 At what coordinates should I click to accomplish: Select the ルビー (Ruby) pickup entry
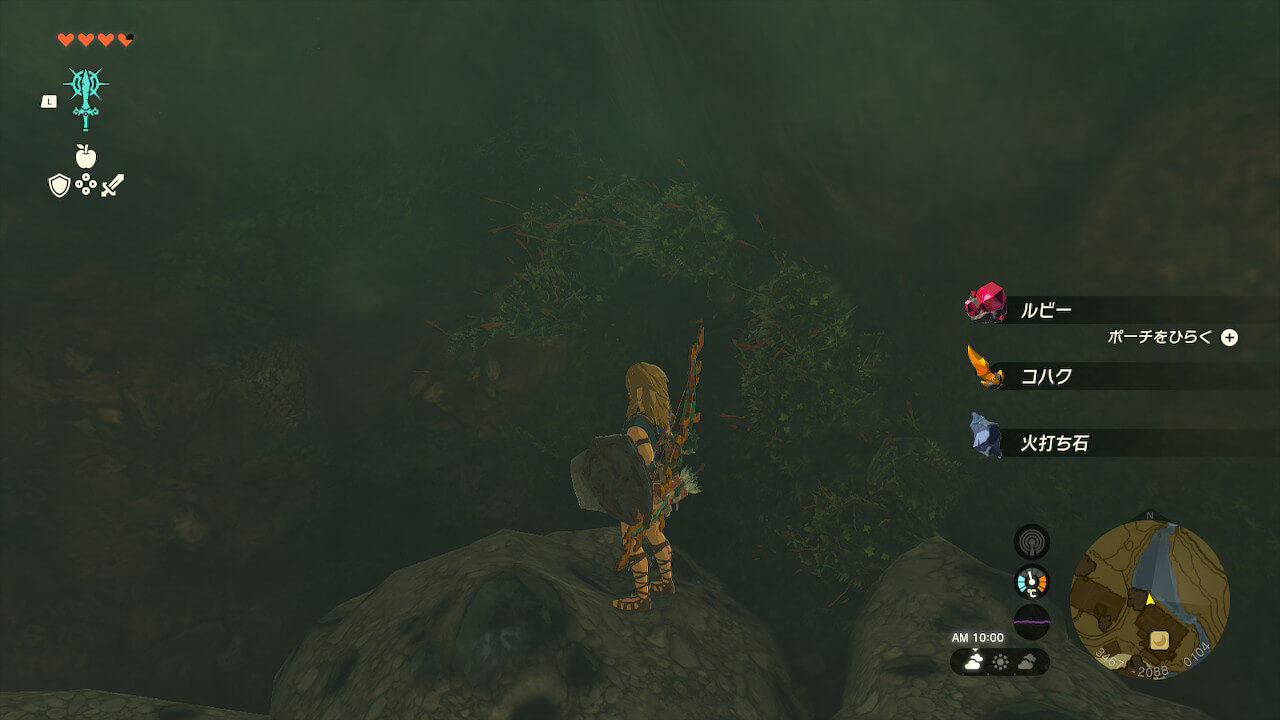(x=1045, y=310)
